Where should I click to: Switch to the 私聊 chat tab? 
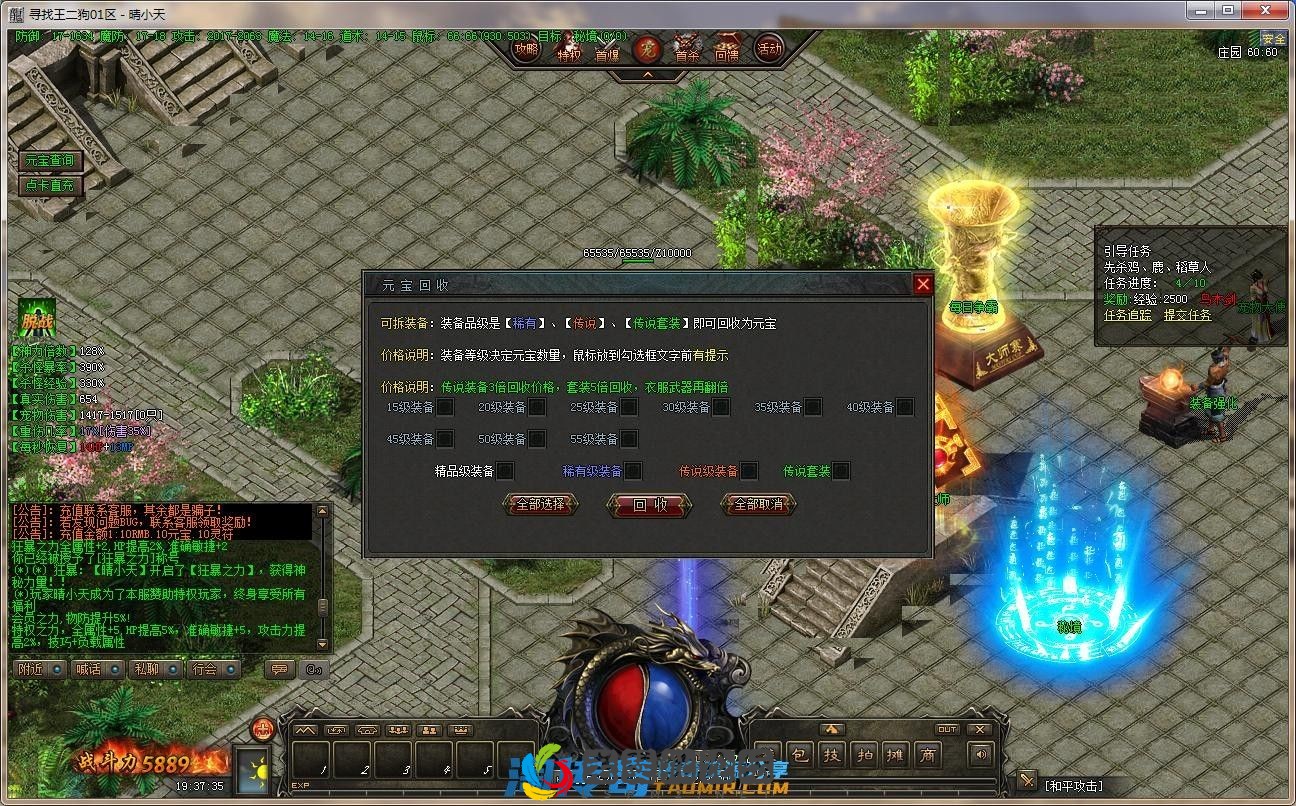[146, 669]
